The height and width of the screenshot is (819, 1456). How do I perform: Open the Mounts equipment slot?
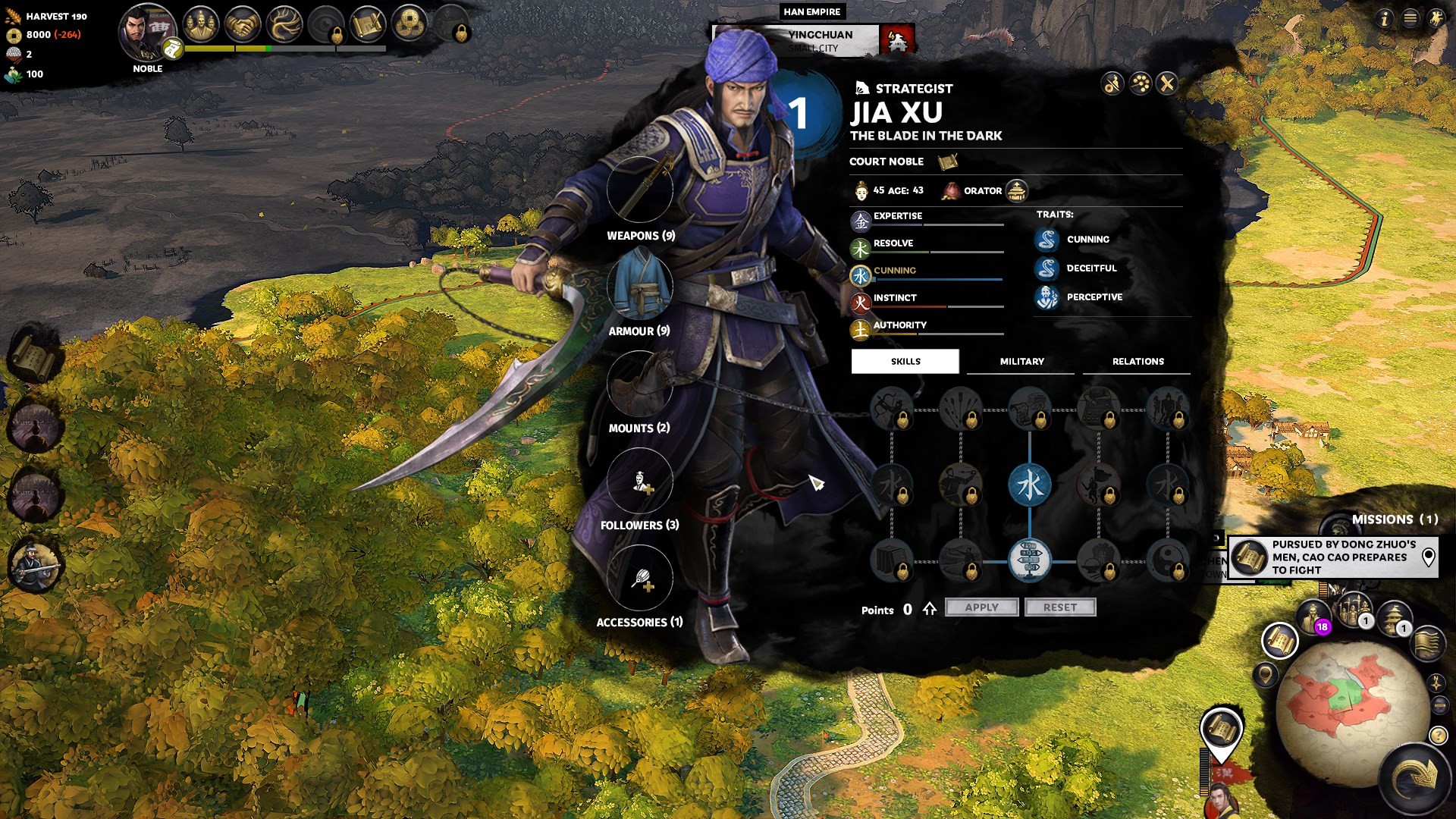tap(640, 384)
